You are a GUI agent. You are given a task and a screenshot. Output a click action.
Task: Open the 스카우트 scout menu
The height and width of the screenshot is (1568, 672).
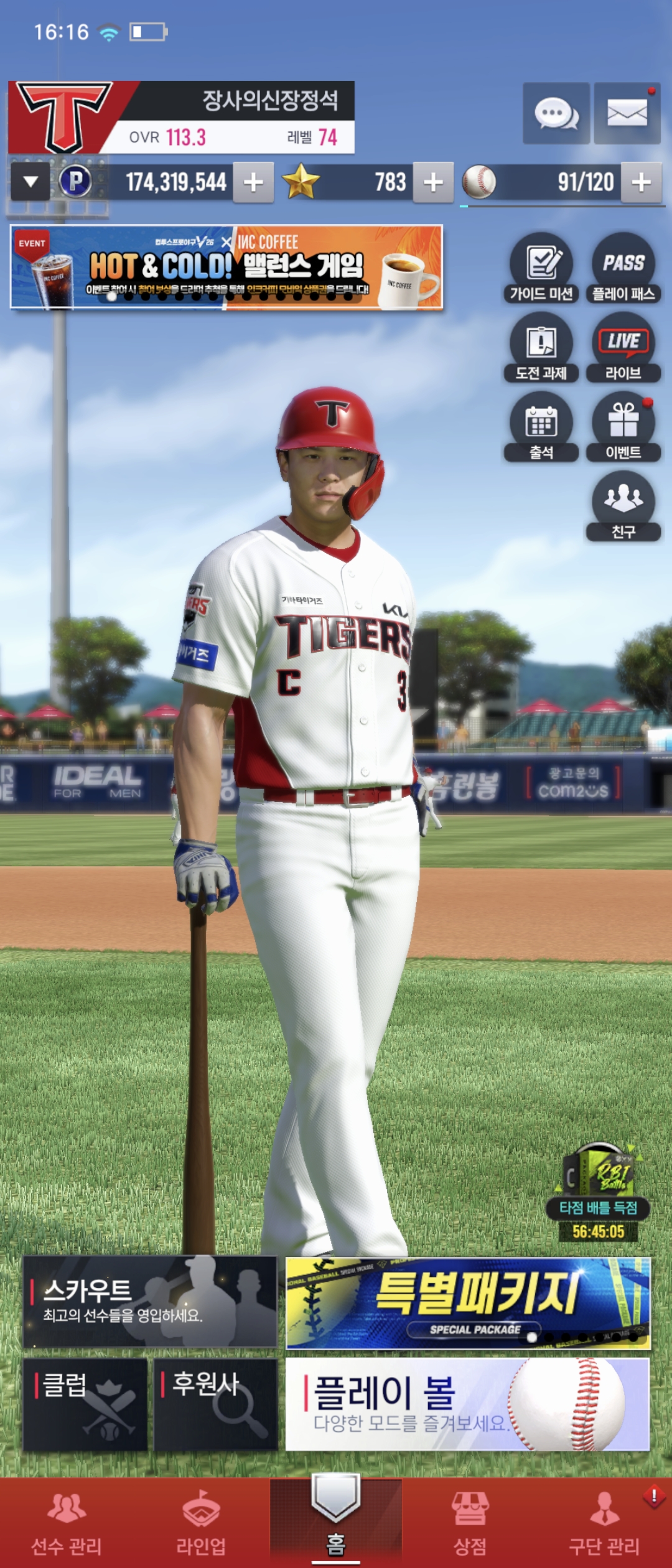tap(150, 1302)
